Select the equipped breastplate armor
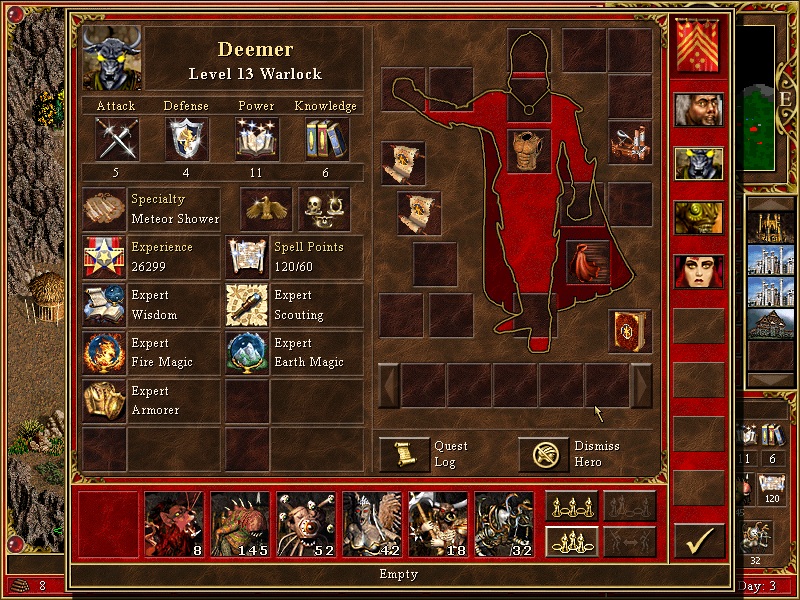Screen dimensions: 800x600 [x=529, y=151]
